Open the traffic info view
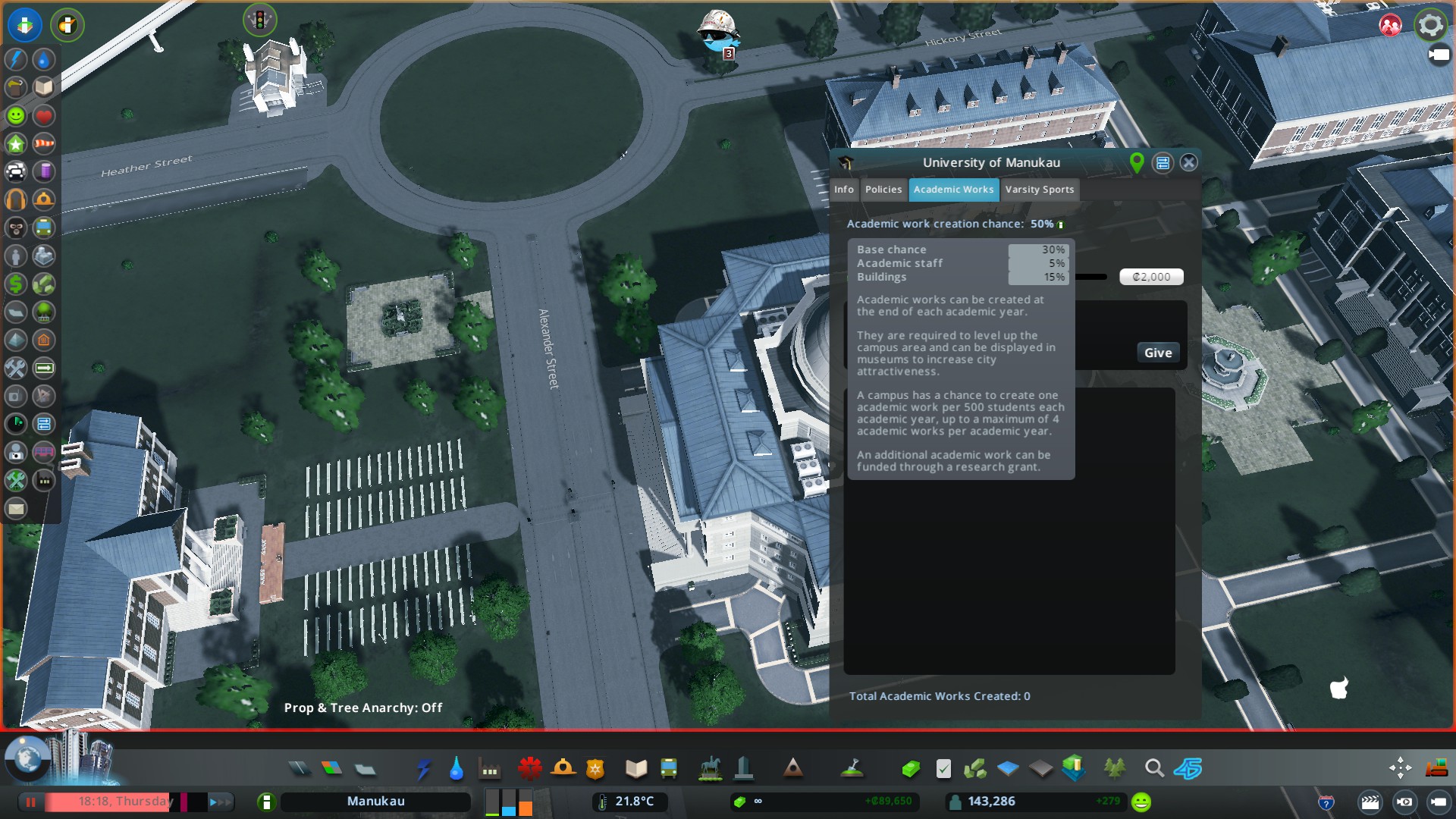 (x=16, y=171)
